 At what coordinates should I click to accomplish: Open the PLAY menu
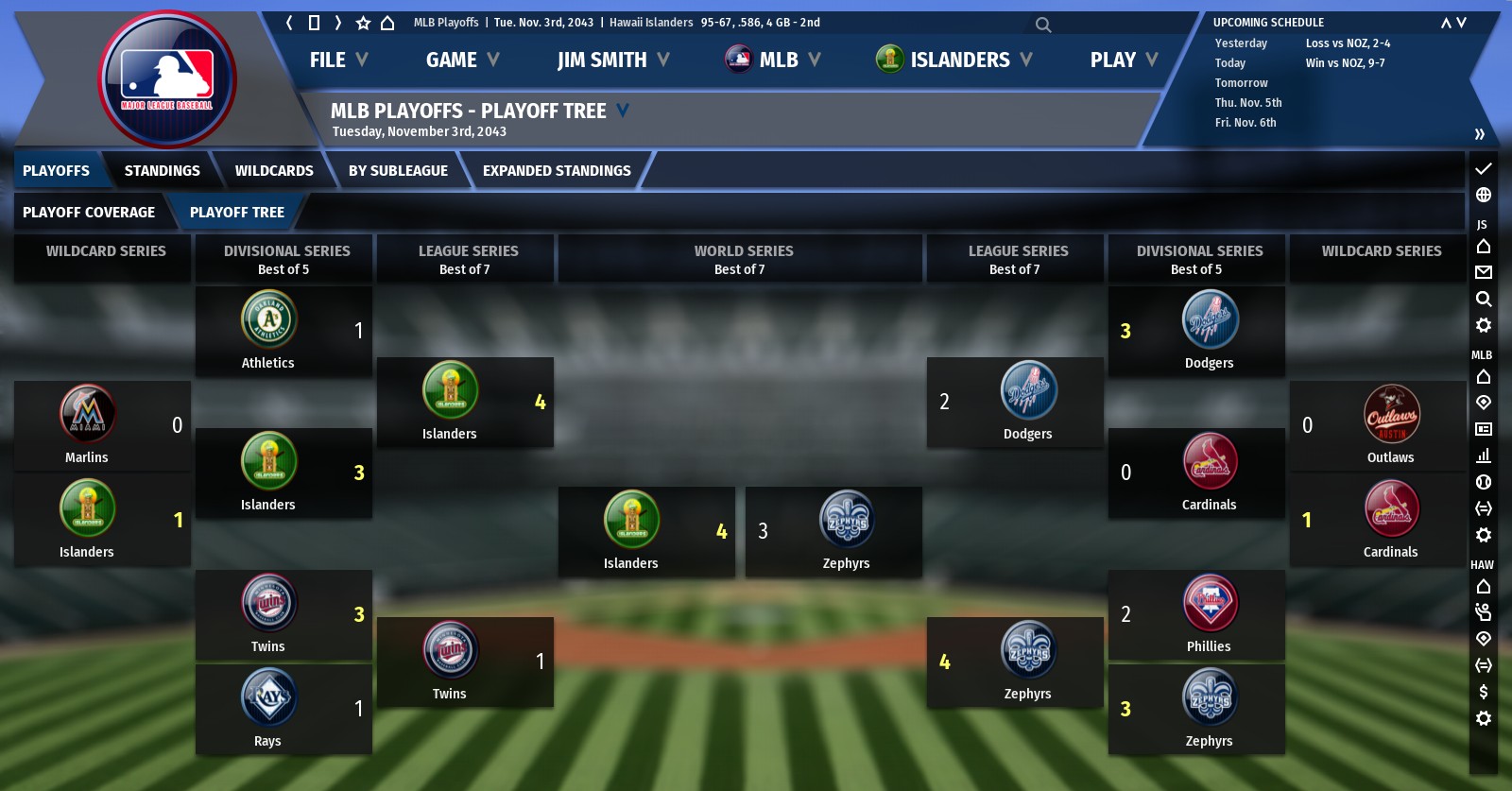[1123, 60]
